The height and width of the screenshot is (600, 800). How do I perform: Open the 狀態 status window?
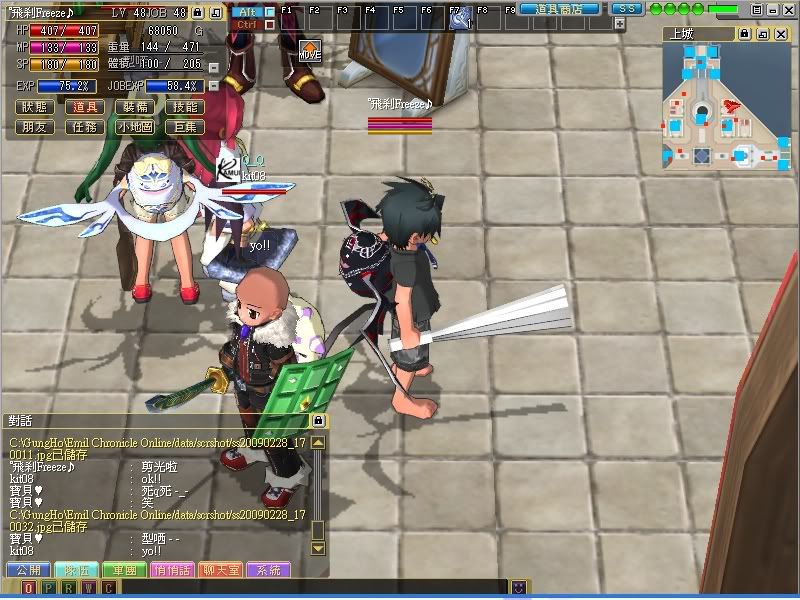(x=35, y=107)
